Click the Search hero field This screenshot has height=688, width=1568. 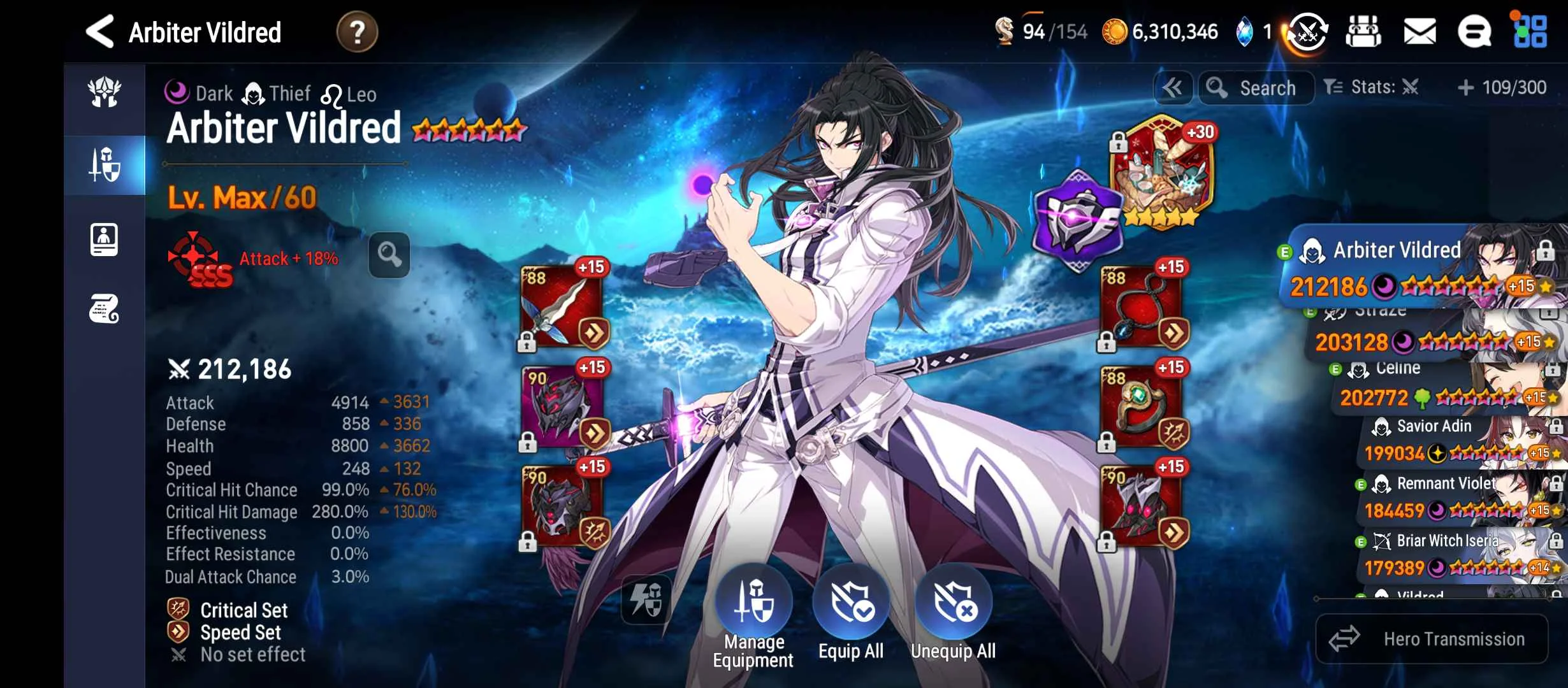click(1257, 88)
